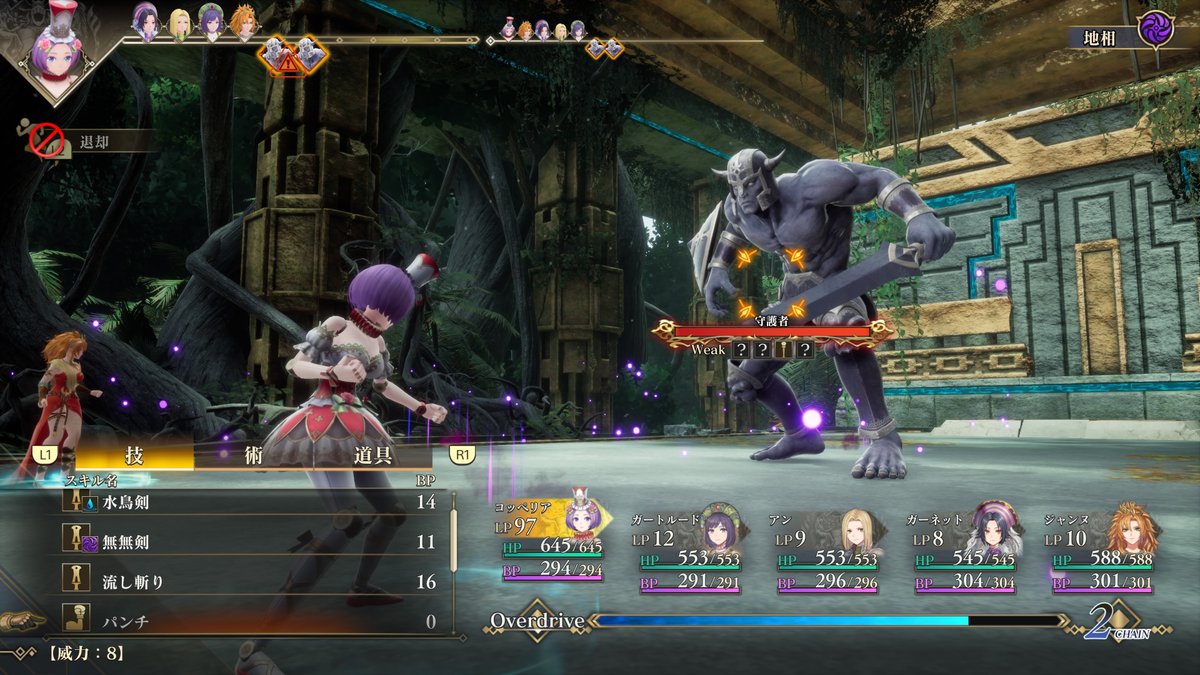Open the 術 spells tab
The height and width of the screenshot is (675, 1200).
(253, 455)
